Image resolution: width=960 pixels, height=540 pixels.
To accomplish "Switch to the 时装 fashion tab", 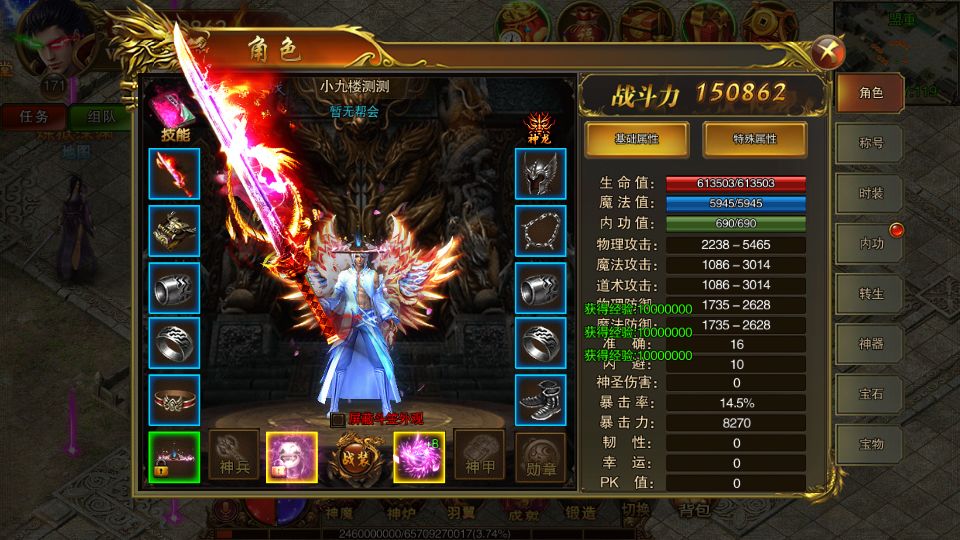I will click(870, 193).
